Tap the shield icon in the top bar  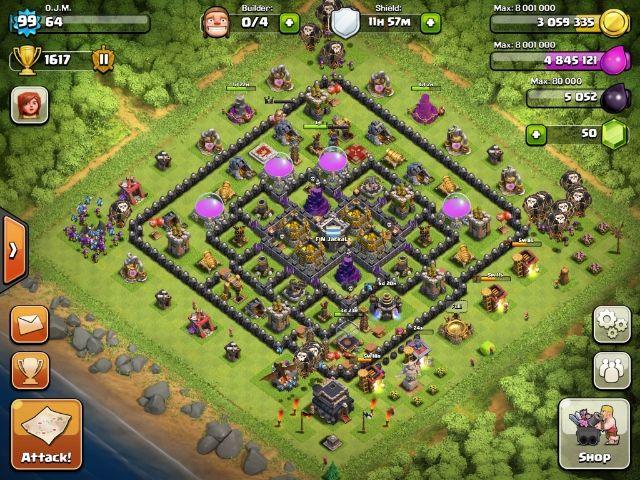pos(345,22)
